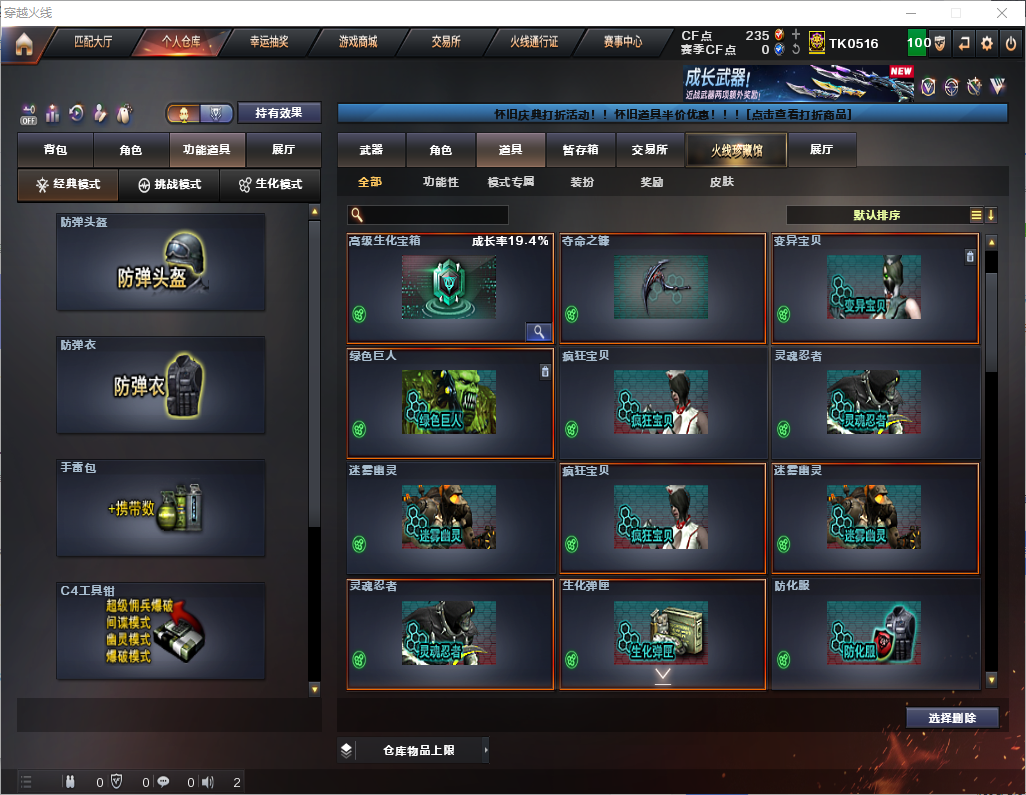Open the 赛事中心 tournament center
This screenshot has width=1026, height=795.
pos(622,42)
